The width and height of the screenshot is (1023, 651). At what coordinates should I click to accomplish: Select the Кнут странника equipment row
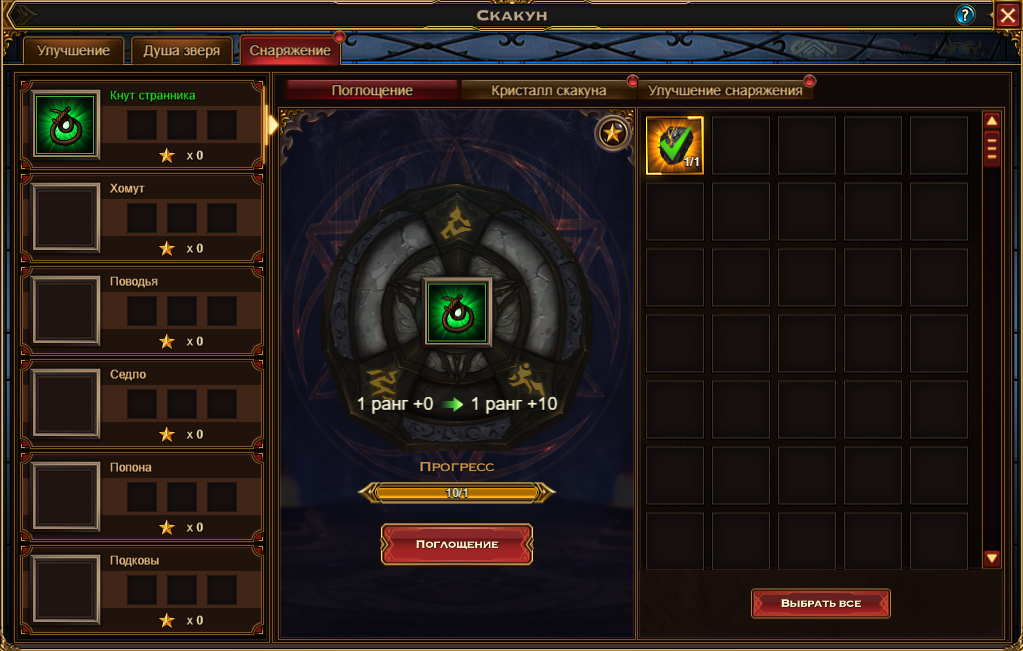(x=142, y=124)
